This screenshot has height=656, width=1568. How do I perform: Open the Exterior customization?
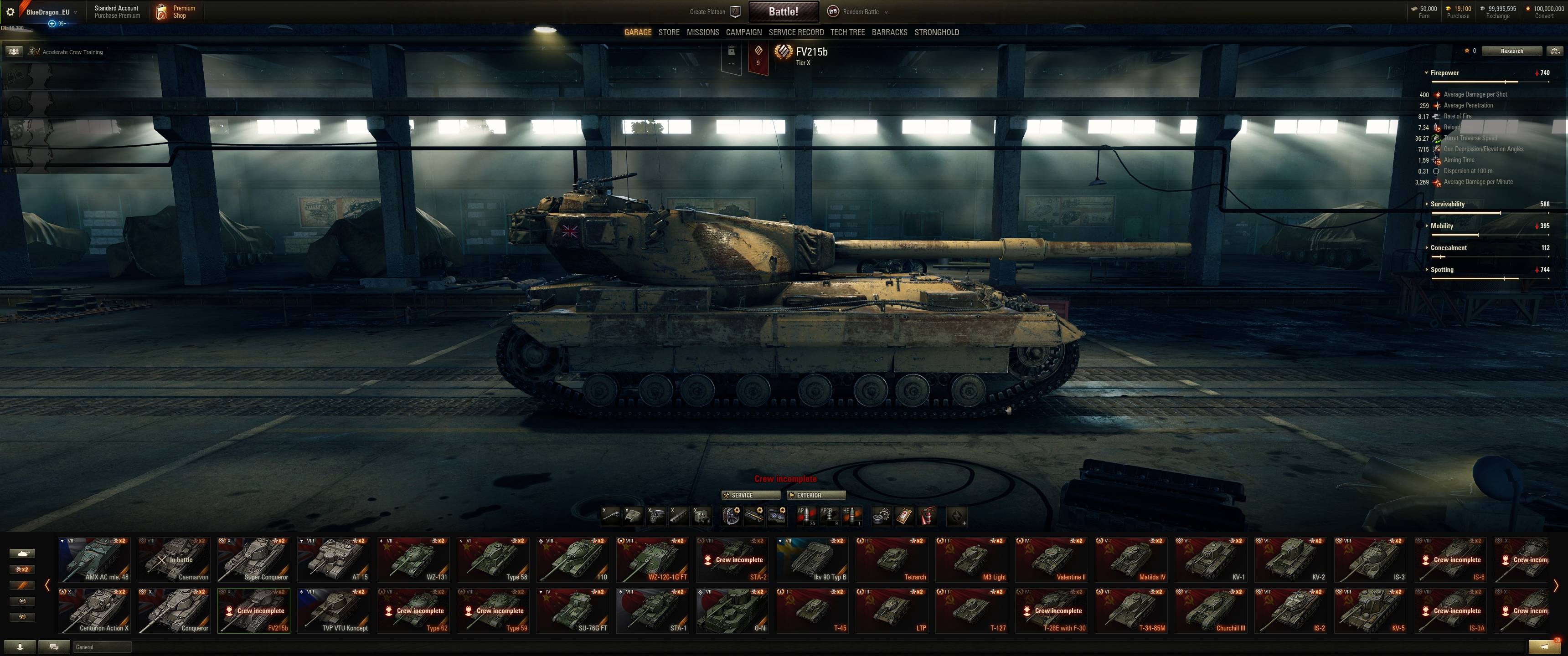coord(815,495)
